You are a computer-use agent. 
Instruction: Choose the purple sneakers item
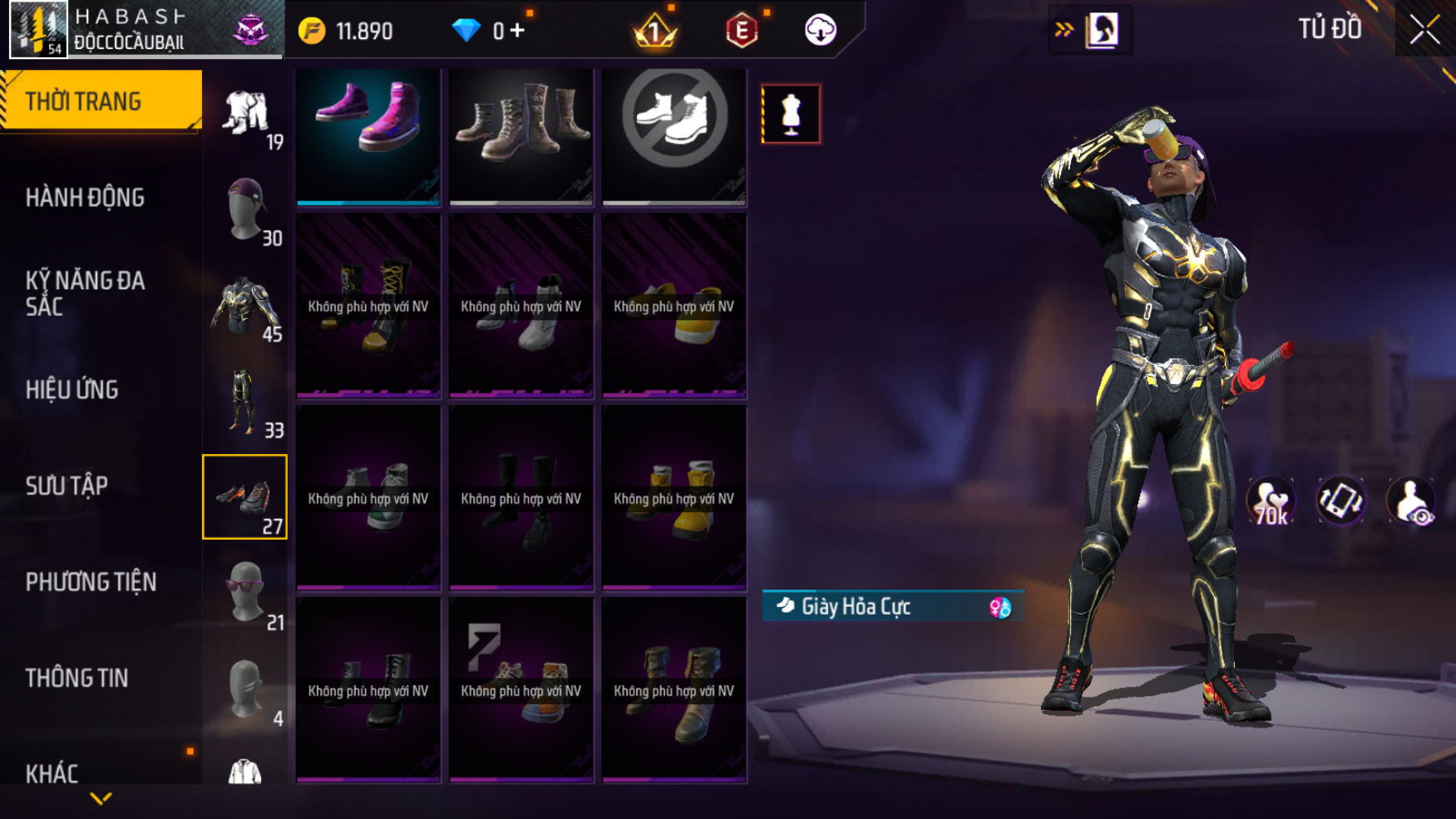[x=368, y=136]
